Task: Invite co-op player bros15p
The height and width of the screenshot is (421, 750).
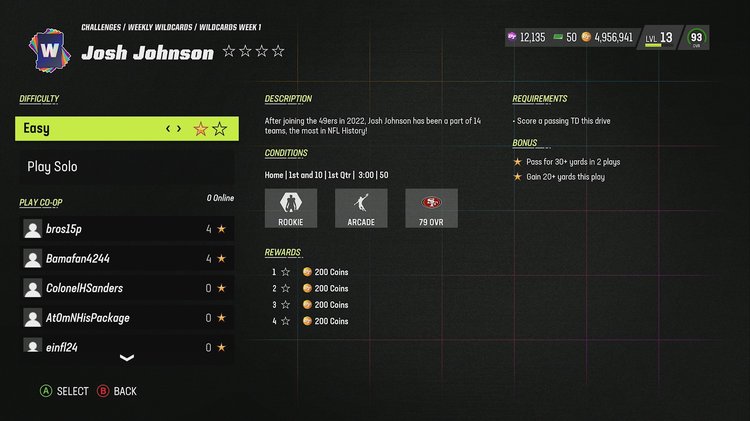Action: pyautogui.click(x=126, y=229)
